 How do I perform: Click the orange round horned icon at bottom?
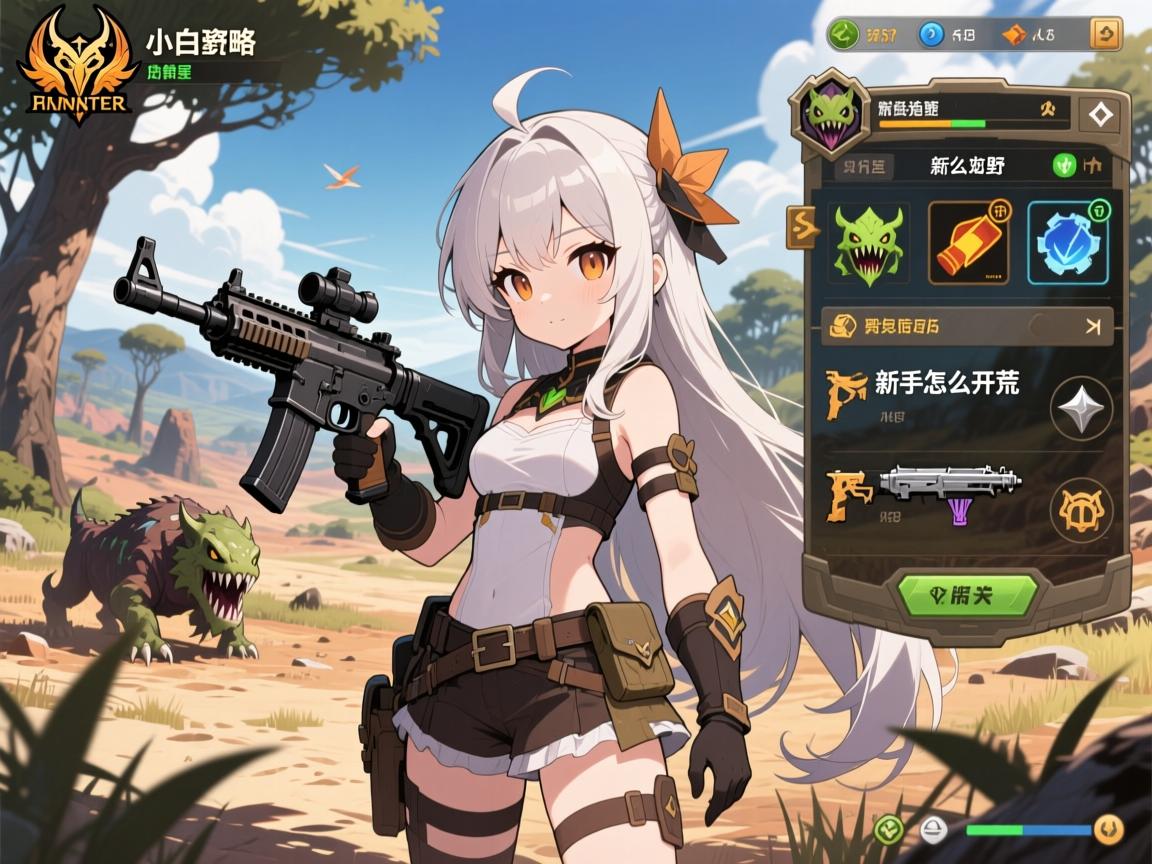1107,828
